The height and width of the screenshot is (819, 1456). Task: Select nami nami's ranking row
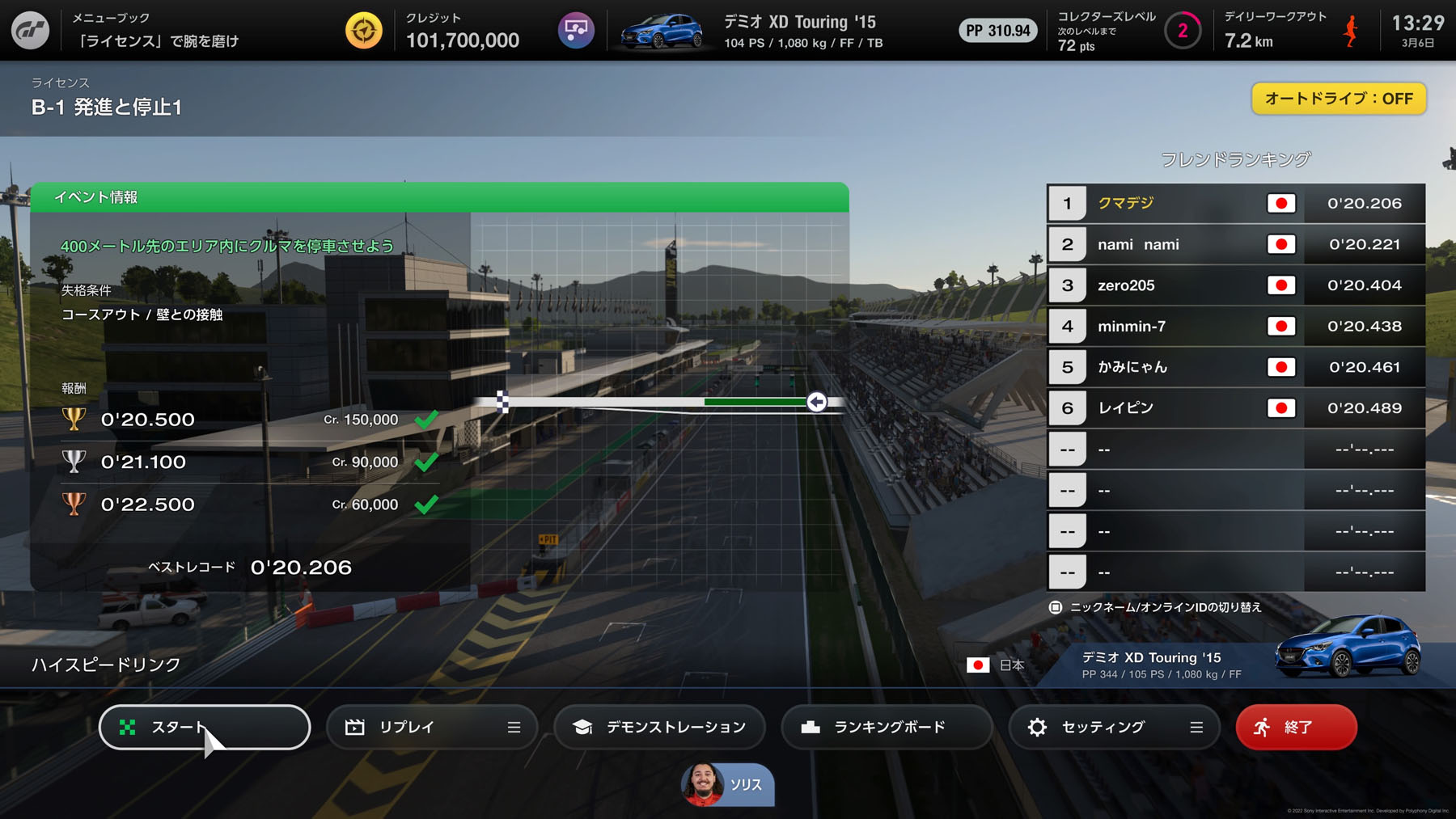tap(1235, 244)
